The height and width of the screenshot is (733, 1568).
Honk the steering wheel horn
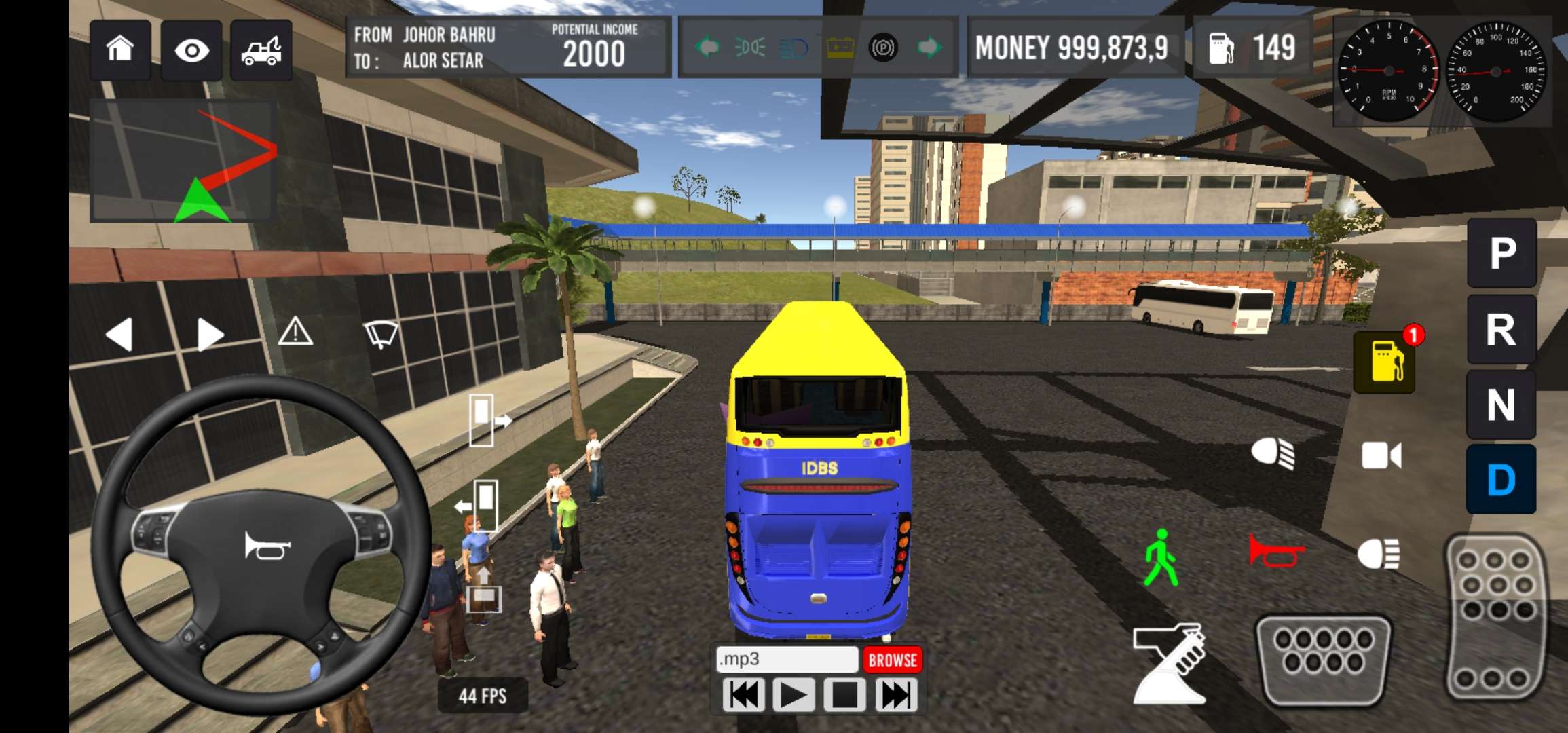point(267,546)
